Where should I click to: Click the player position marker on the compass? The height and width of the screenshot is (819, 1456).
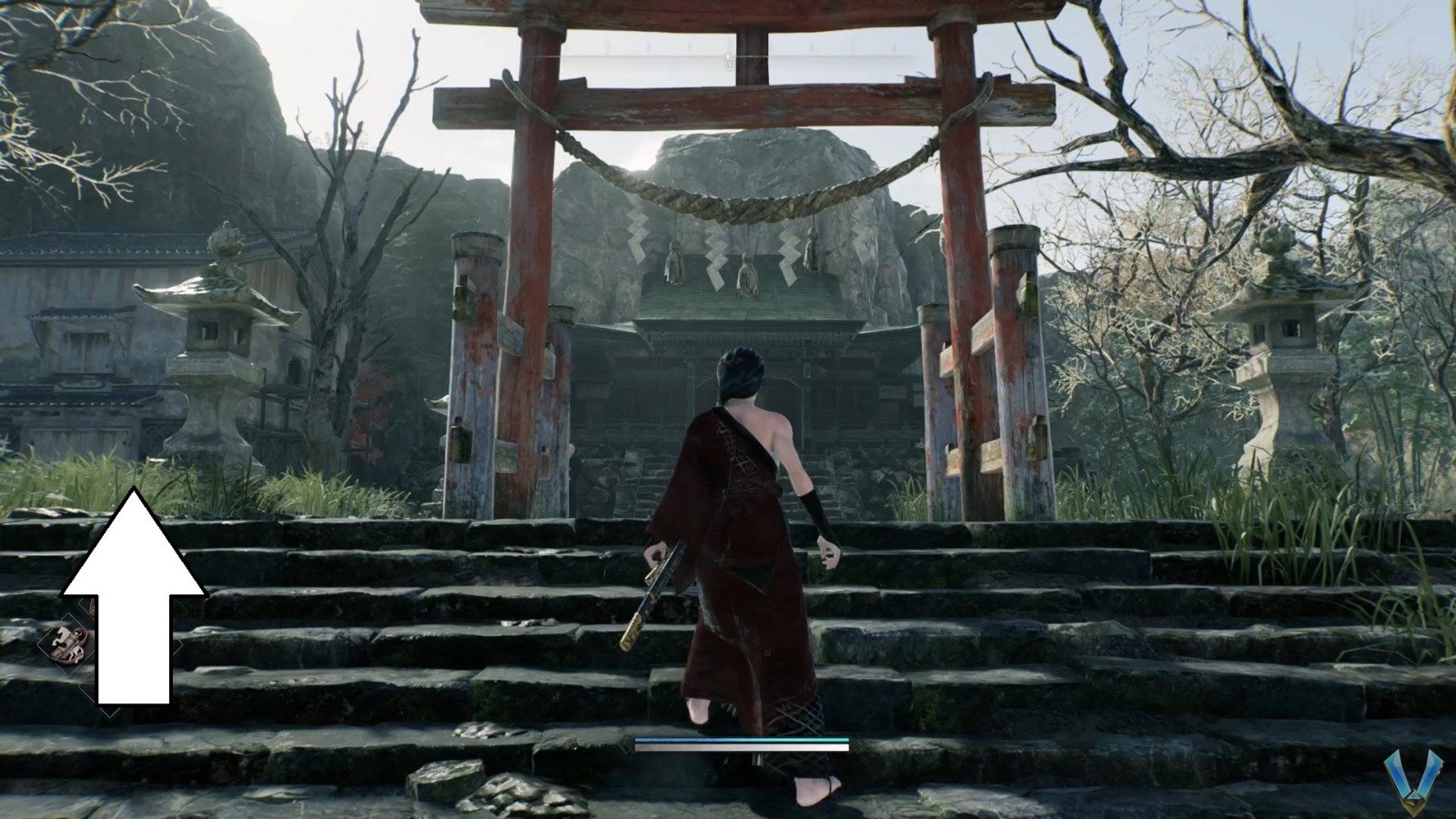[729, 56]
